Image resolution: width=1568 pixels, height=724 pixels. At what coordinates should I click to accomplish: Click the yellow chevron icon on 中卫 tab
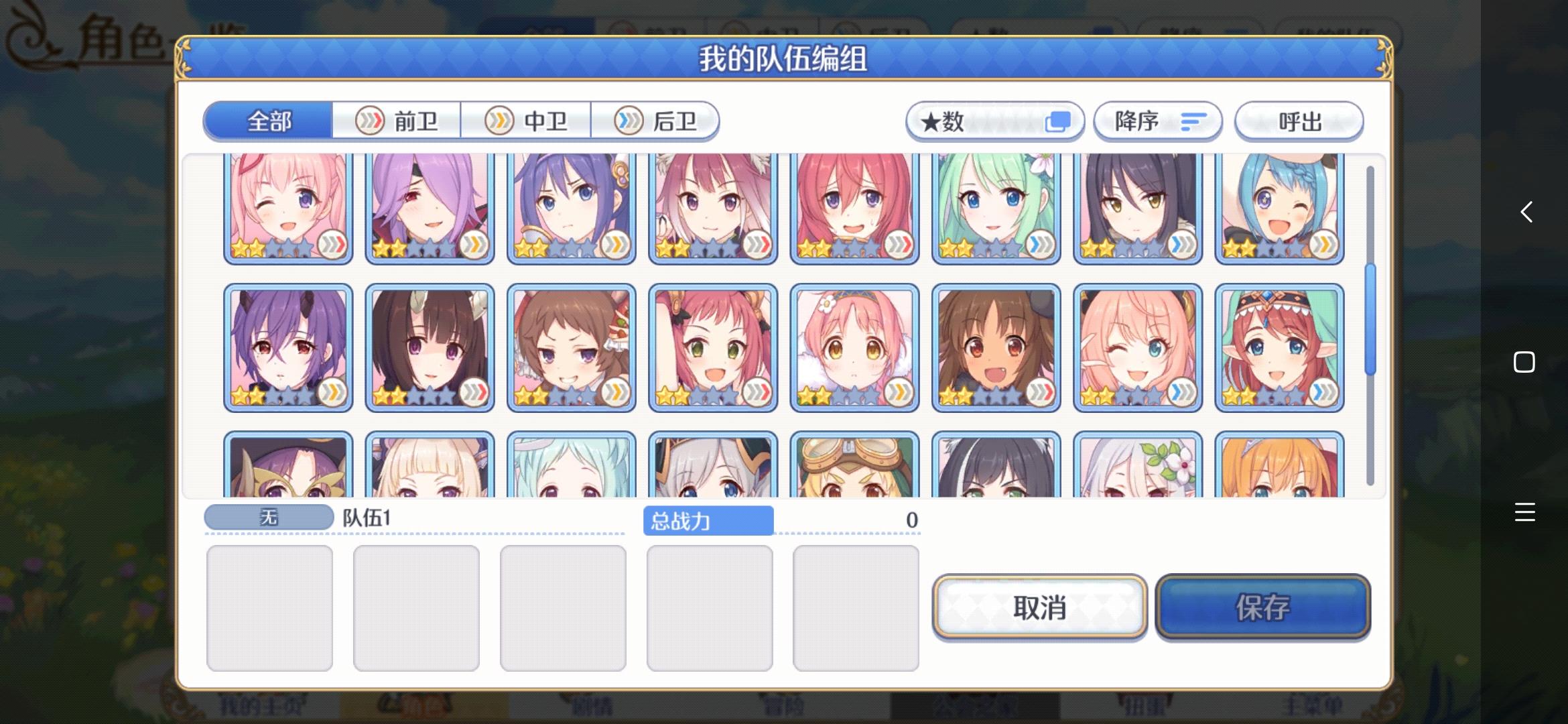click(x=497, y=121)
